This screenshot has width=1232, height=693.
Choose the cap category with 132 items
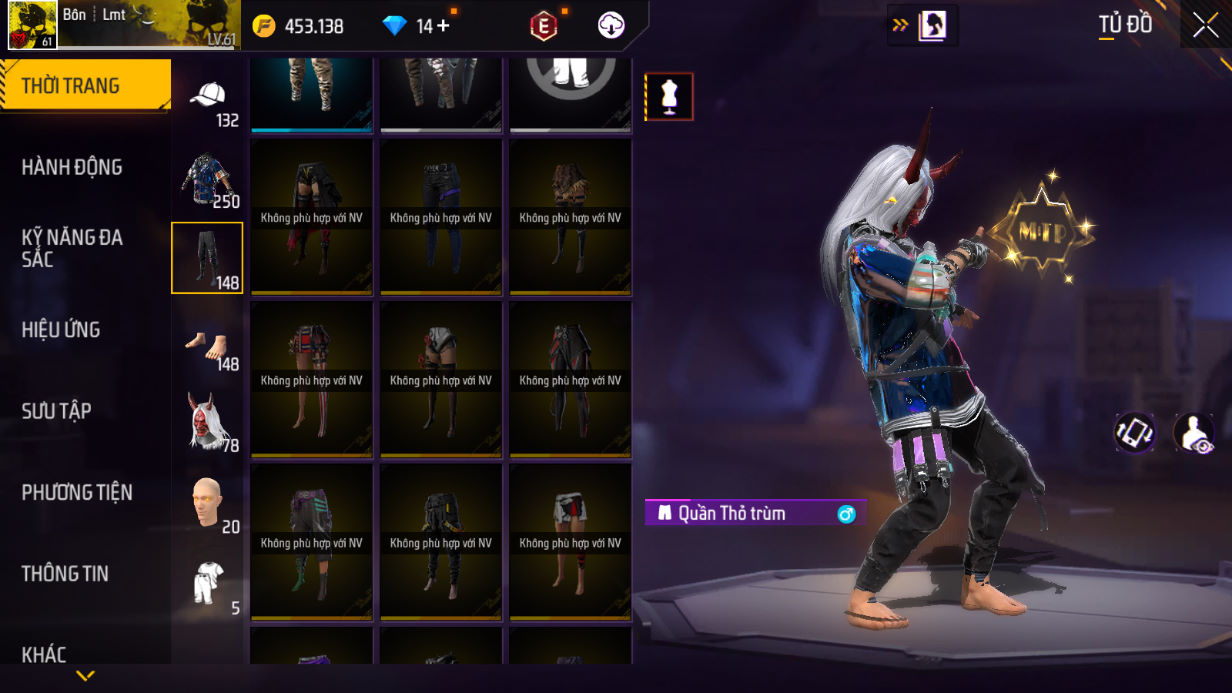207,101
